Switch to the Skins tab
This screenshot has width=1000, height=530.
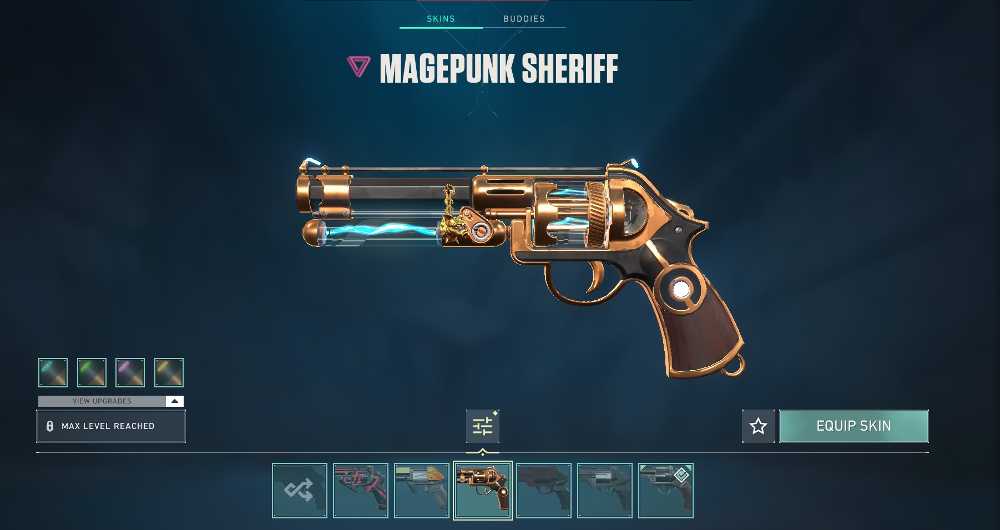click(441, 19)
